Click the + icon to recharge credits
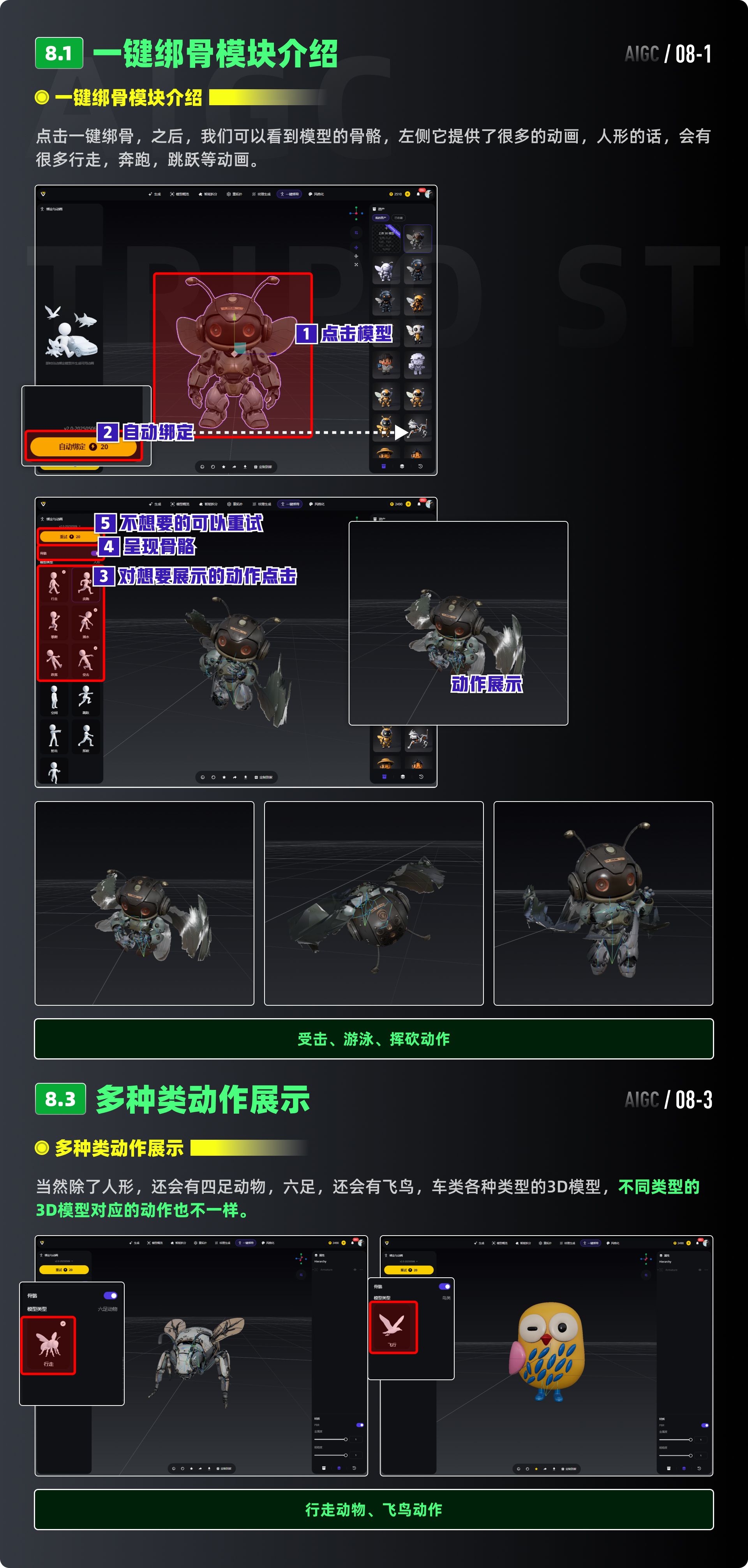748x1568 pixels. click(x=407, y=194)
